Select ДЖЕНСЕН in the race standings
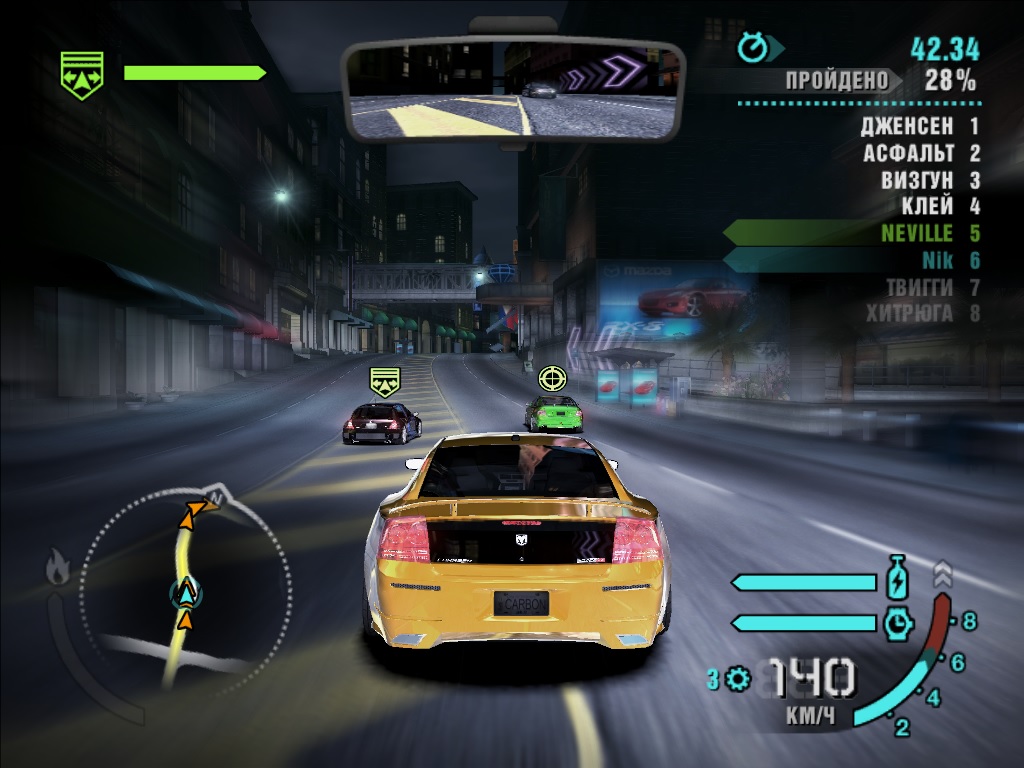Viewport: 1024px width, 768px height. pyautogui.click(x=906, y=127)
